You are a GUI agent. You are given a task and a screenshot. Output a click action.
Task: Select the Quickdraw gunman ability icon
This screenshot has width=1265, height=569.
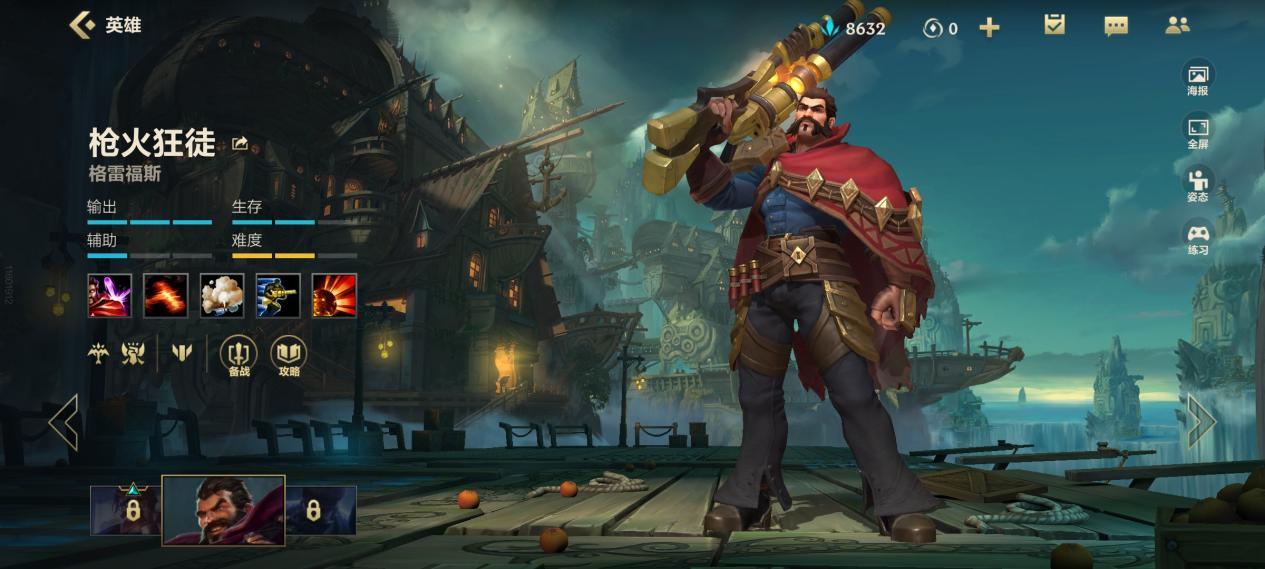278,295
